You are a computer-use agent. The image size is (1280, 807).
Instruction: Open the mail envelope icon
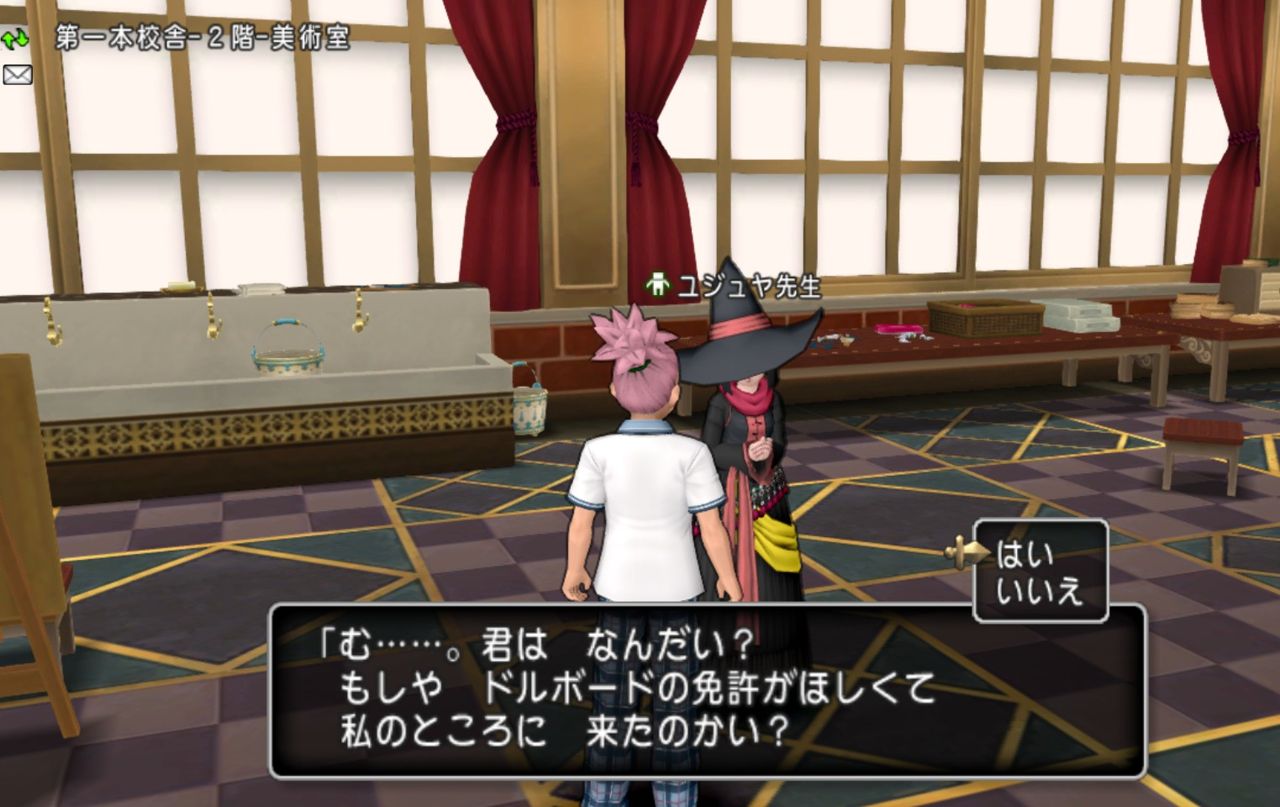[18, 73]
